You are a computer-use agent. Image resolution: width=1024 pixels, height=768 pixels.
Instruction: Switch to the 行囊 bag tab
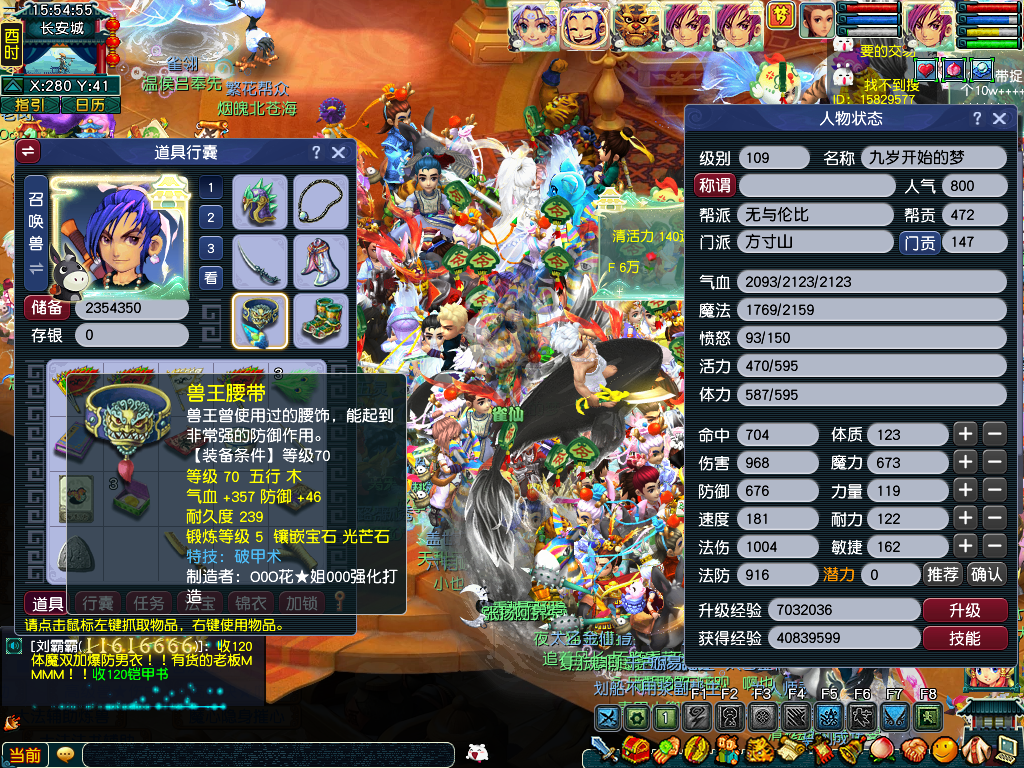[98, 603]
